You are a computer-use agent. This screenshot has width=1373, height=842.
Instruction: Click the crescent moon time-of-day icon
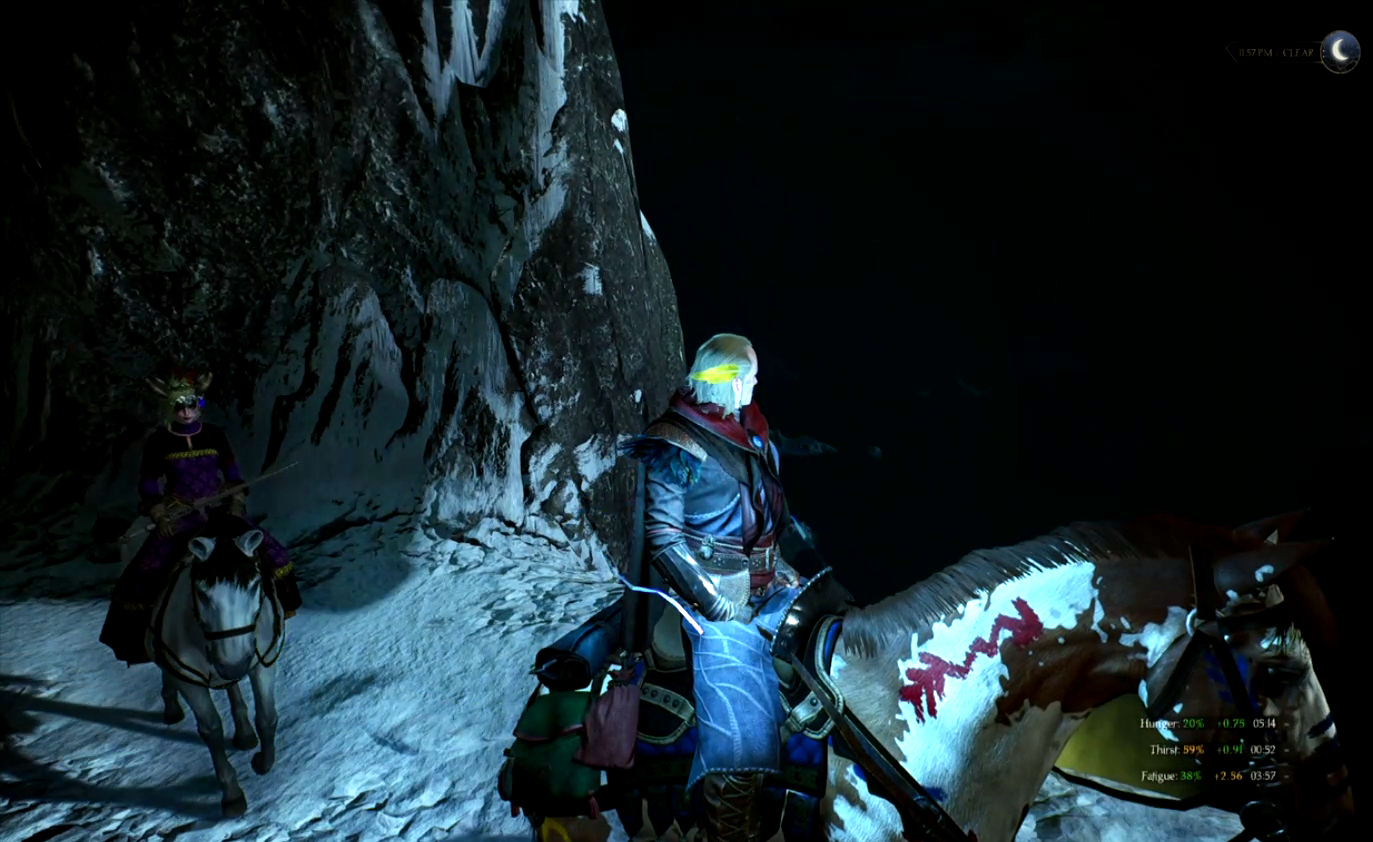pos(1339,51)
